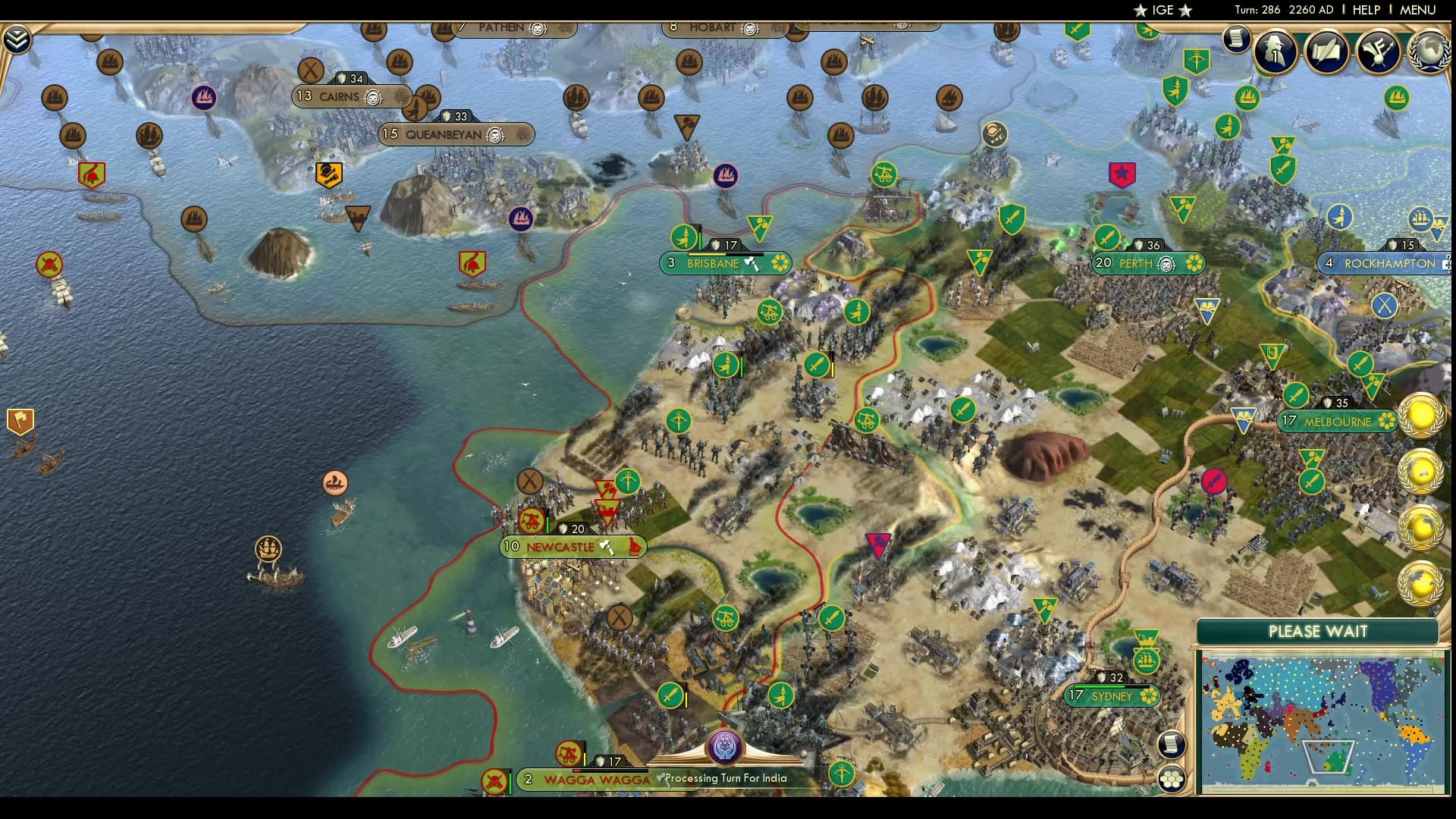Open the Espionage overview spy icon
Image resolution: width=1456 pixels, height=819 pixels.
(1275, 52)
